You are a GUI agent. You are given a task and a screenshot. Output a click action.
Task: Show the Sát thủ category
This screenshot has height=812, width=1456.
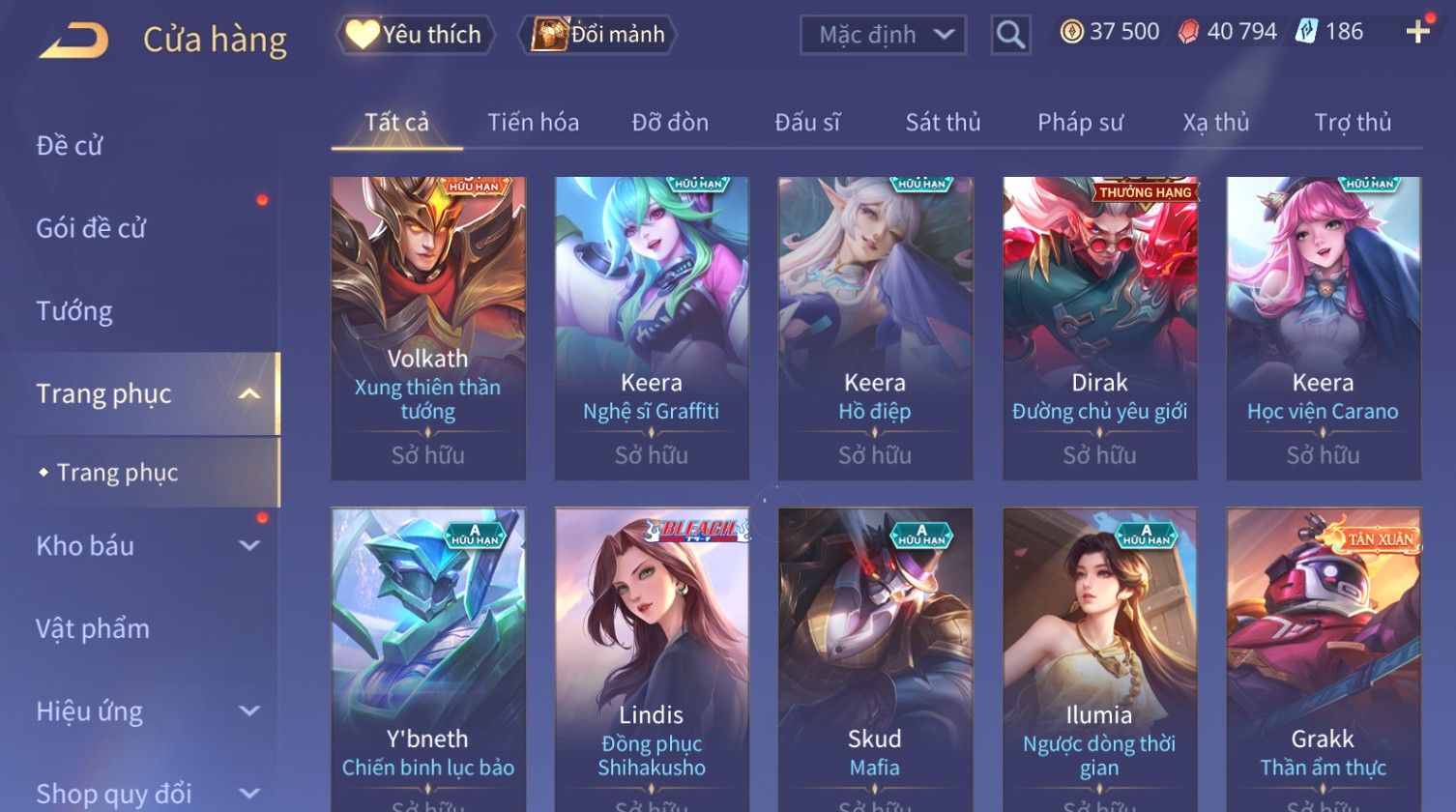[x=943, y=123]
